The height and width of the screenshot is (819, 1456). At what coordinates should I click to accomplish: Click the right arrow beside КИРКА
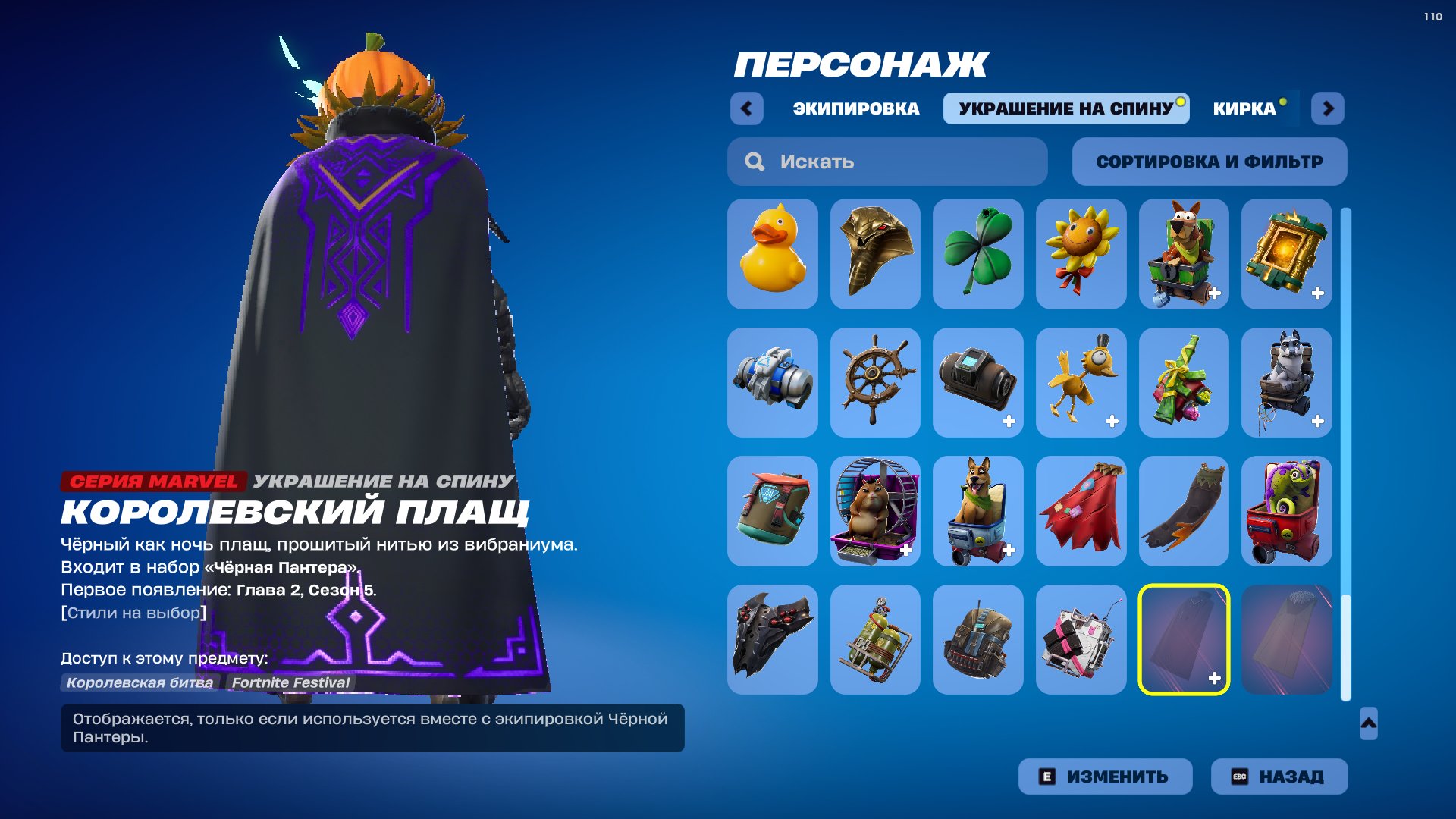[x=1328, y=108]
